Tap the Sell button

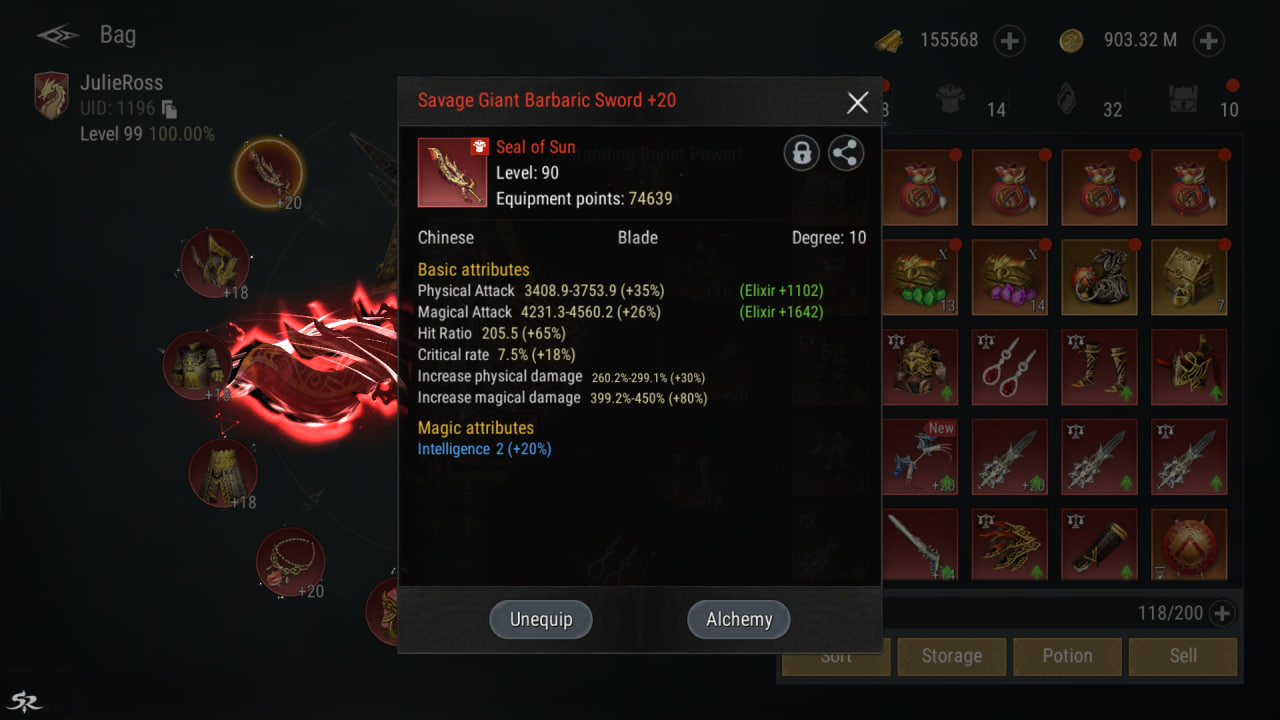[x=1183, y=656]
